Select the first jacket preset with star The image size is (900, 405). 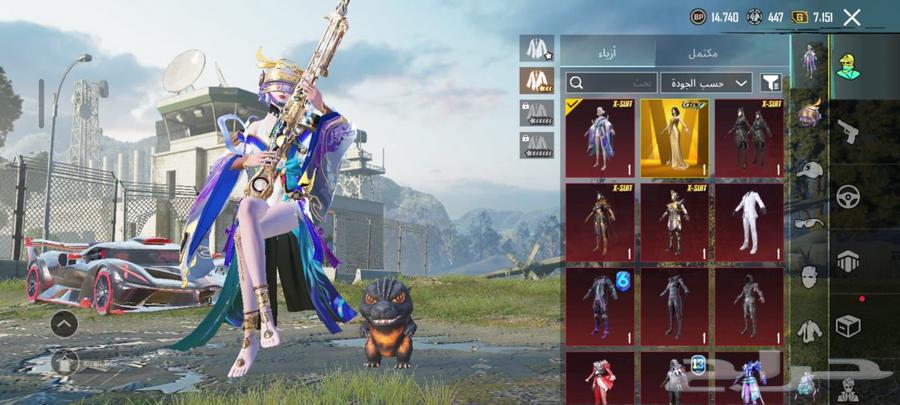pos(536,48)
